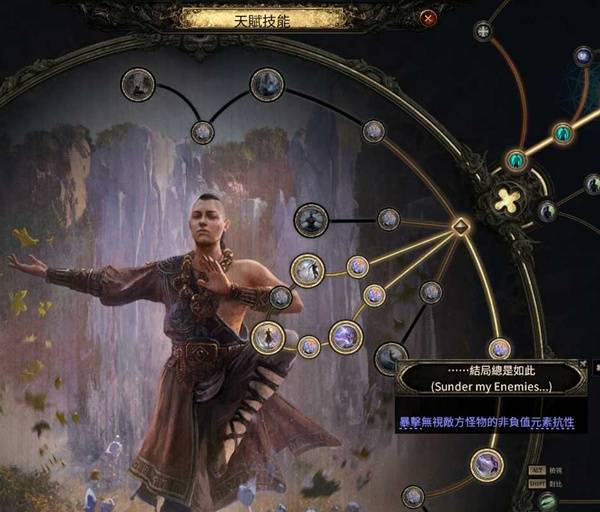Select the top-centre large notable node
The height and width of the screenshot is (512, 600).
(x=266, y=85)
